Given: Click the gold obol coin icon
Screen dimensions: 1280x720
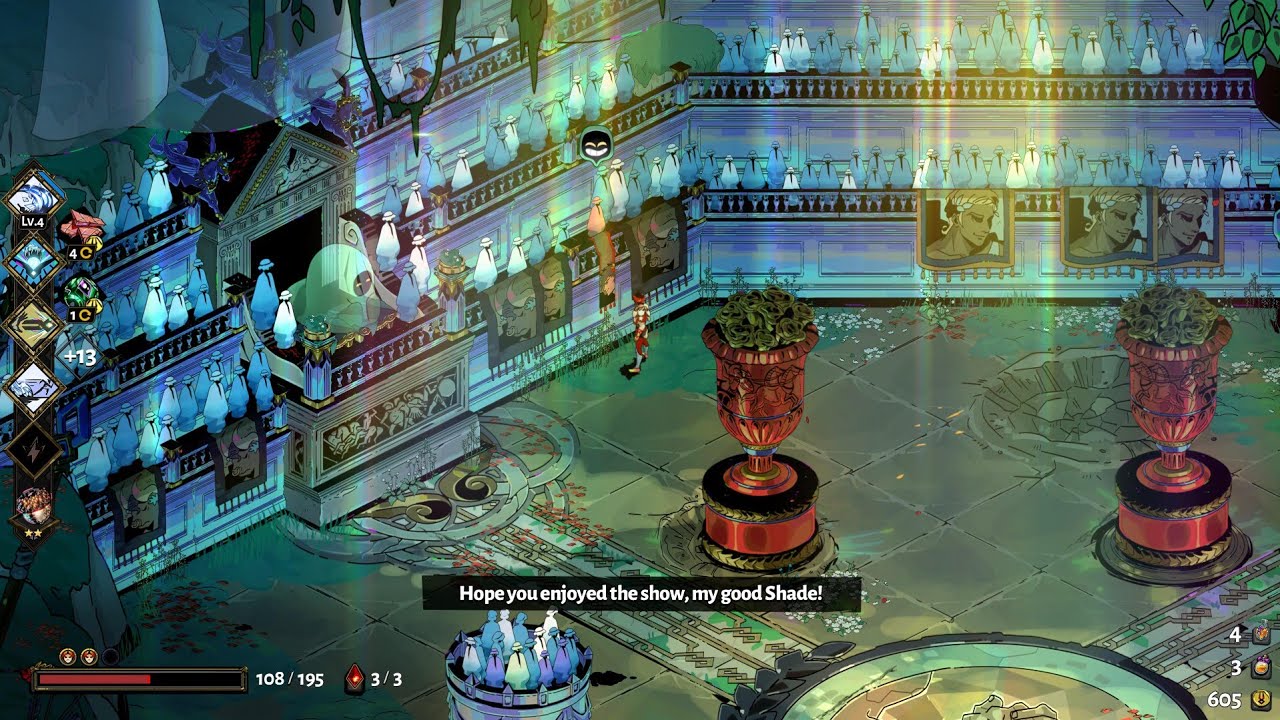Looking at the screenshot, I should 1260,699.
